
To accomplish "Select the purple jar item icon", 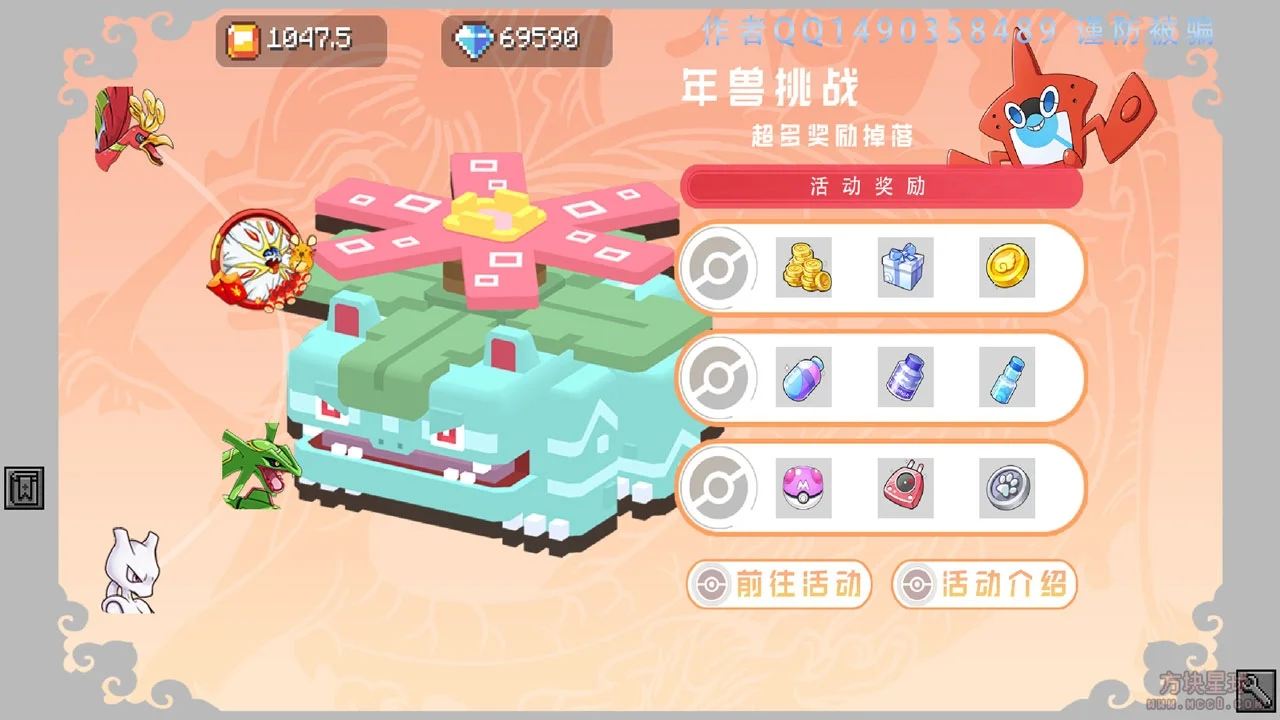I will point(905,377).
